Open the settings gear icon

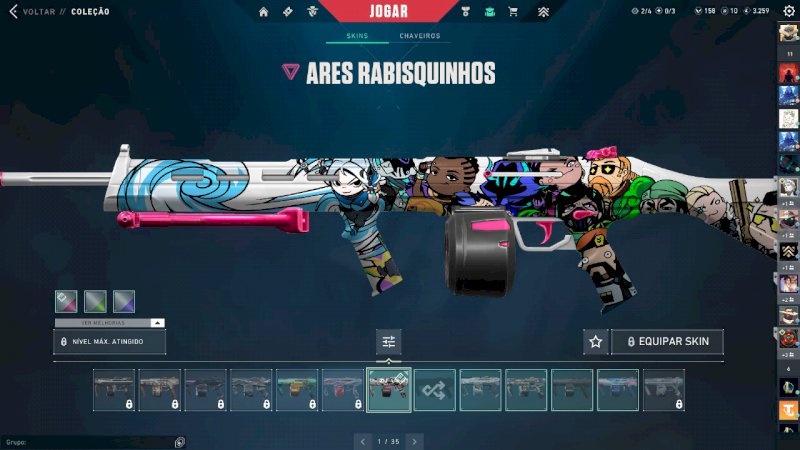(788, 11)
